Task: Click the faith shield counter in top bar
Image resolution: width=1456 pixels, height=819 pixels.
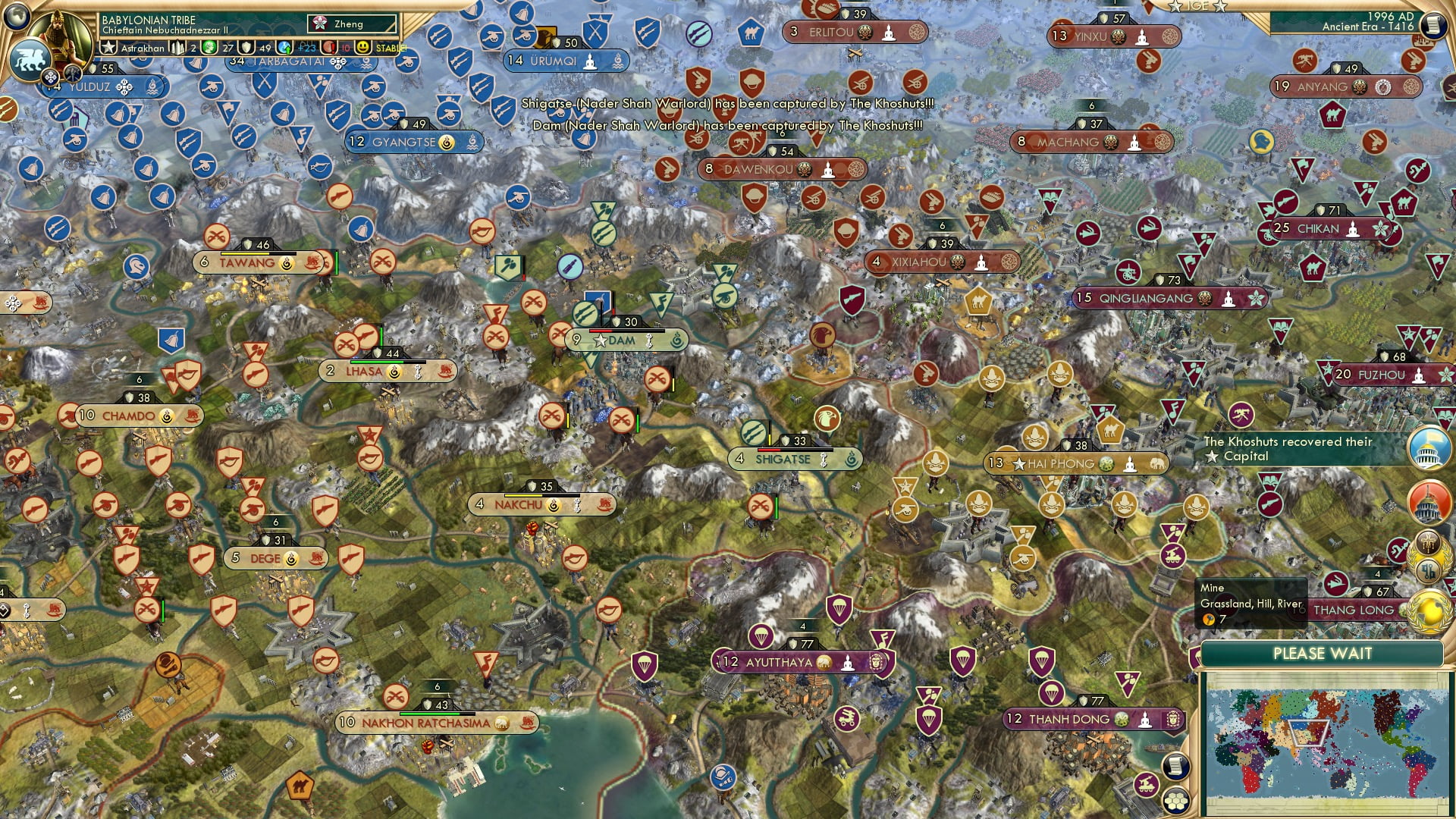Action: (x=246, y=47)
